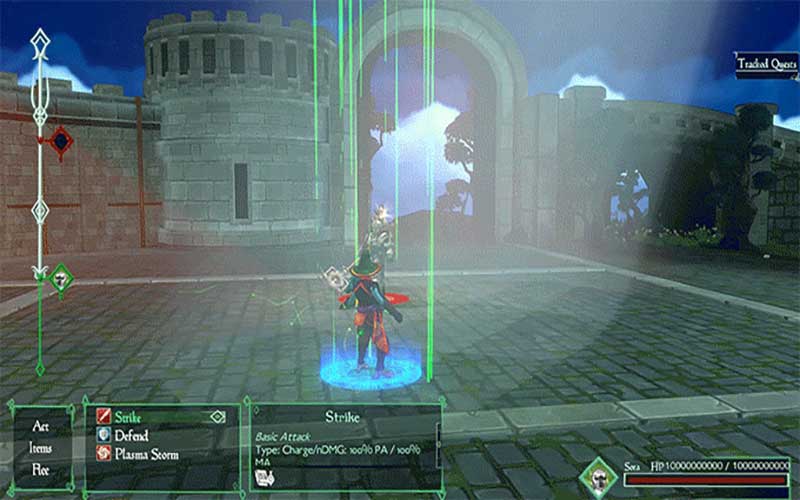Viewport: 800px width, 500px height.
Task: Open the Tracked Quests panel
Action: (x=765, y=65)
